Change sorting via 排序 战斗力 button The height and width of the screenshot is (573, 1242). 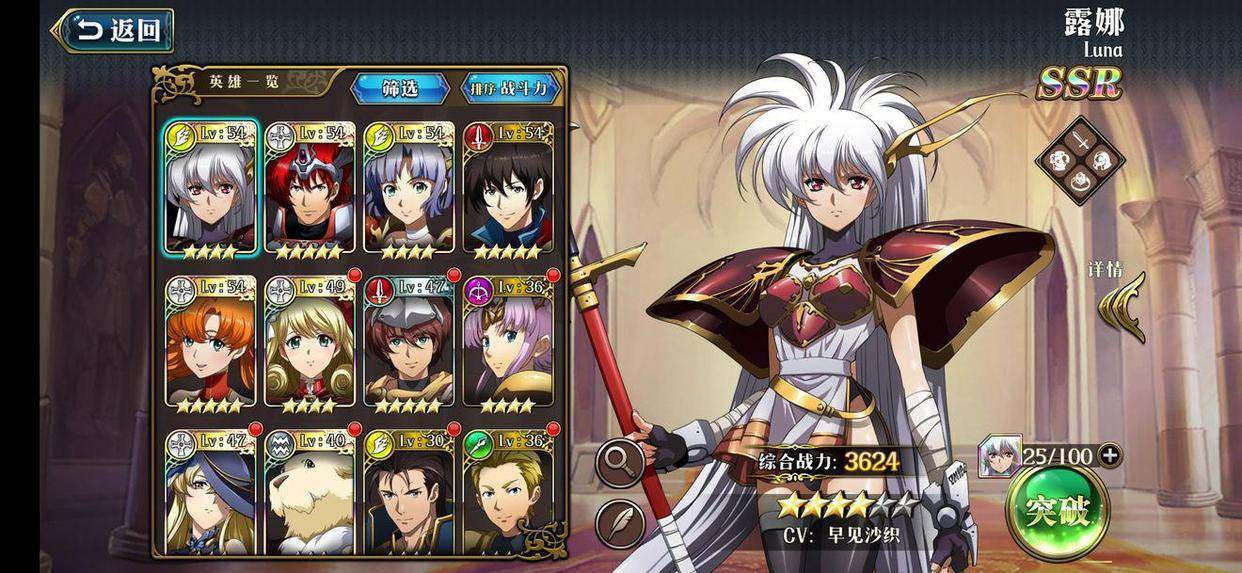coord(511,88)
